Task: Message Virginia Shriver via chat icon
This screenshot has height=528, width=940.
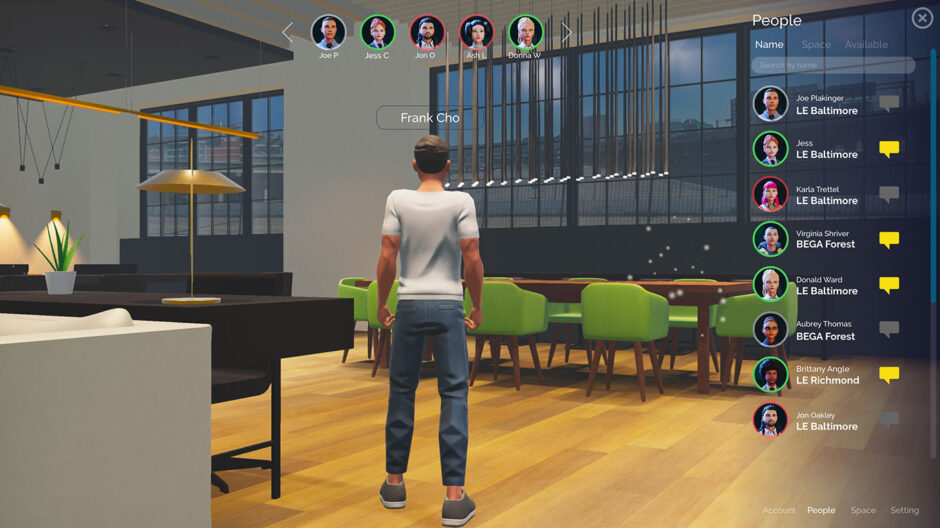Action: pos(888,240)
